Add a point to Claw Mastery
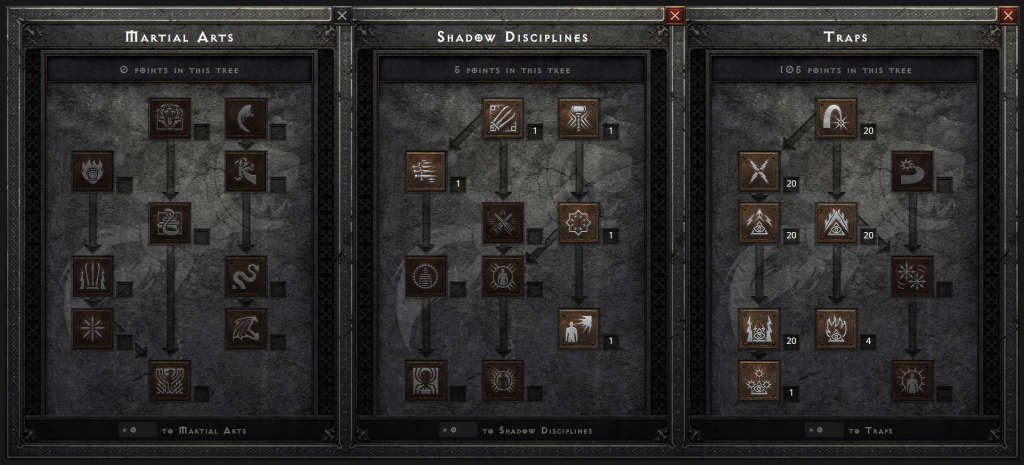 (503, 118)
